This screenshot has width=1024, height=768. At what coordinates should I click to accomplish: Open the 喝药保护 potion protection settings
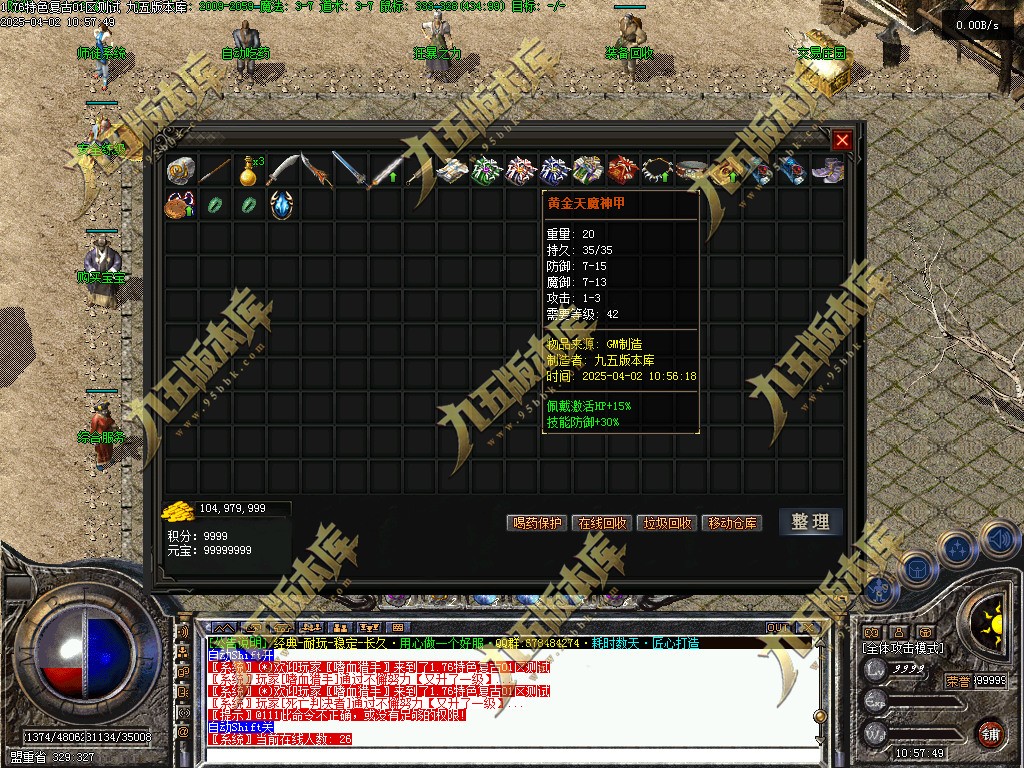click(x=537, y=523)
